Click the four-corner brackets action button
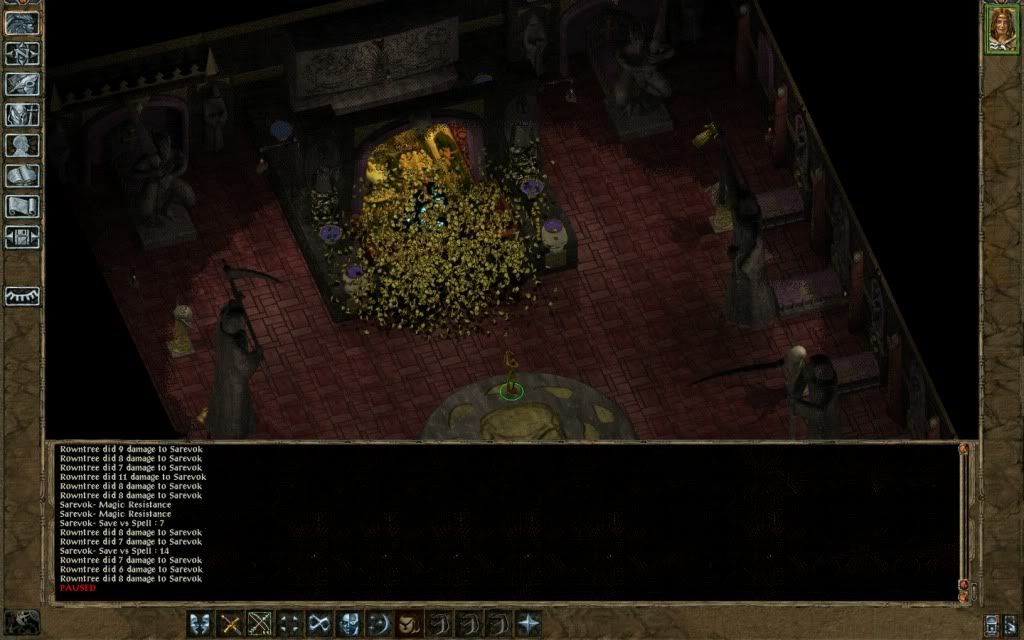Screen dimensions: 1024x640 (290, 623)
